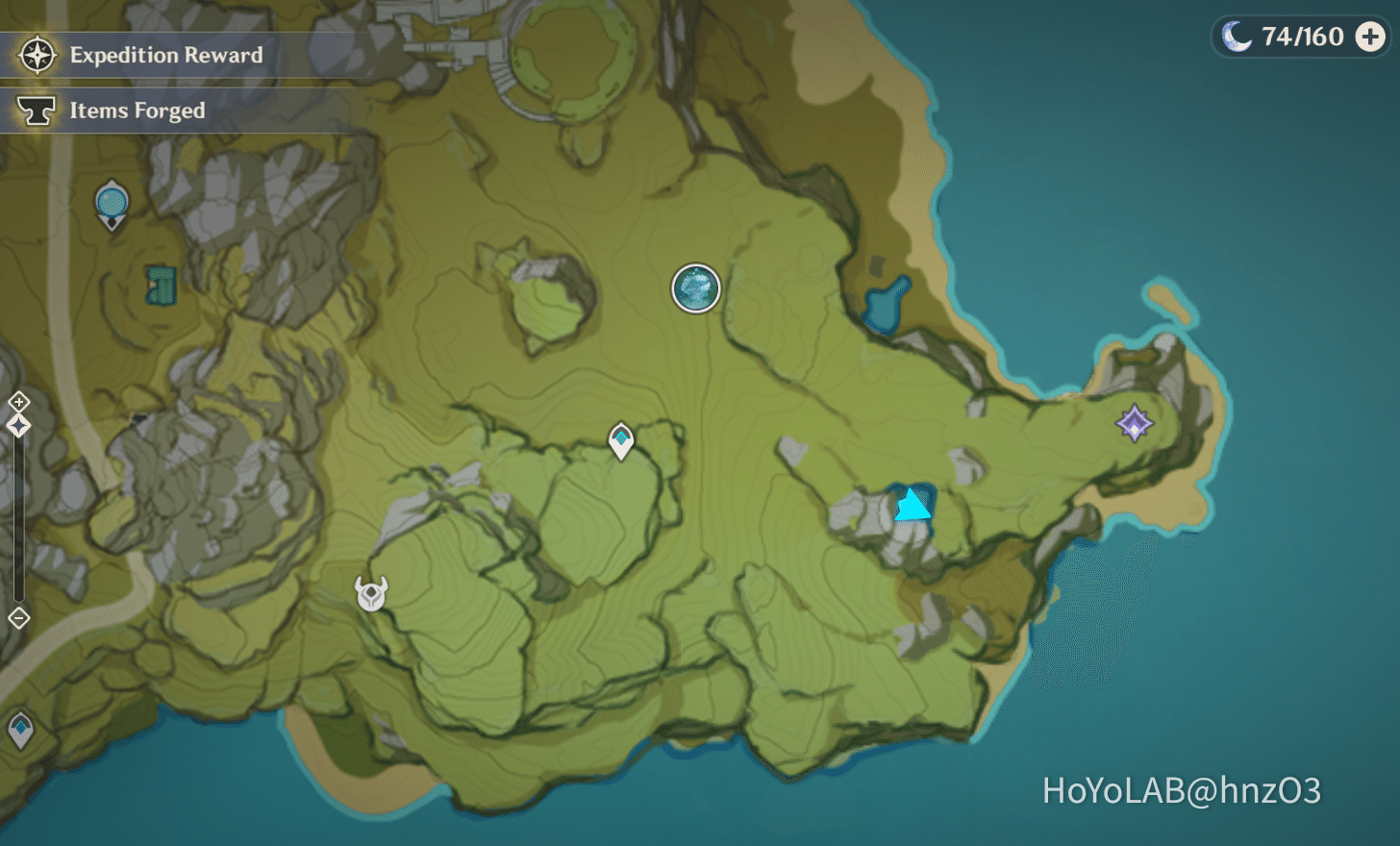This screenshot has width=1400, height=846.
Task: Click the round blue orb marker north of center
Action: (695, 289)
